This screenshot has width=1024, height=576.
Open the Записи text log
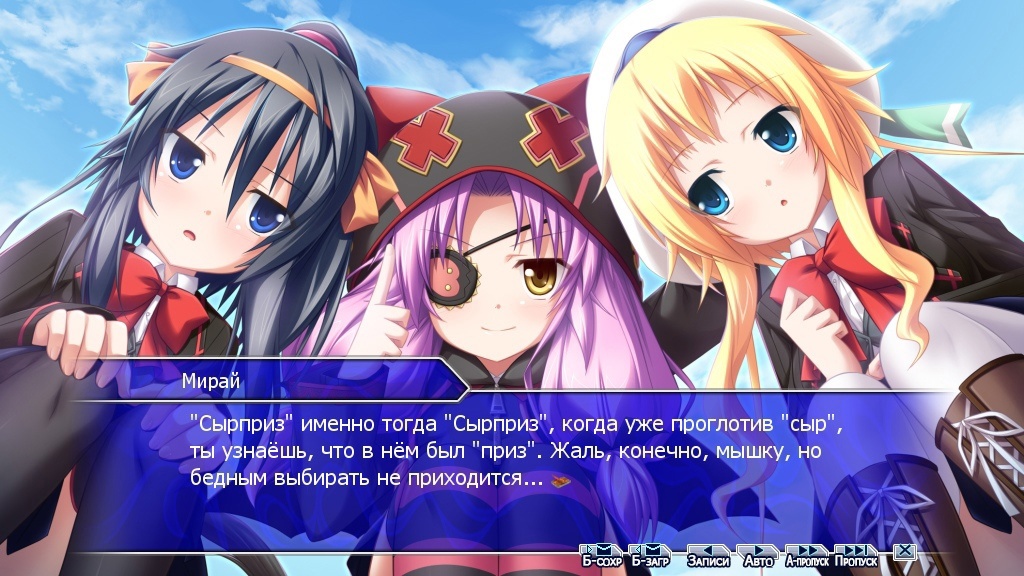point(707,554)
